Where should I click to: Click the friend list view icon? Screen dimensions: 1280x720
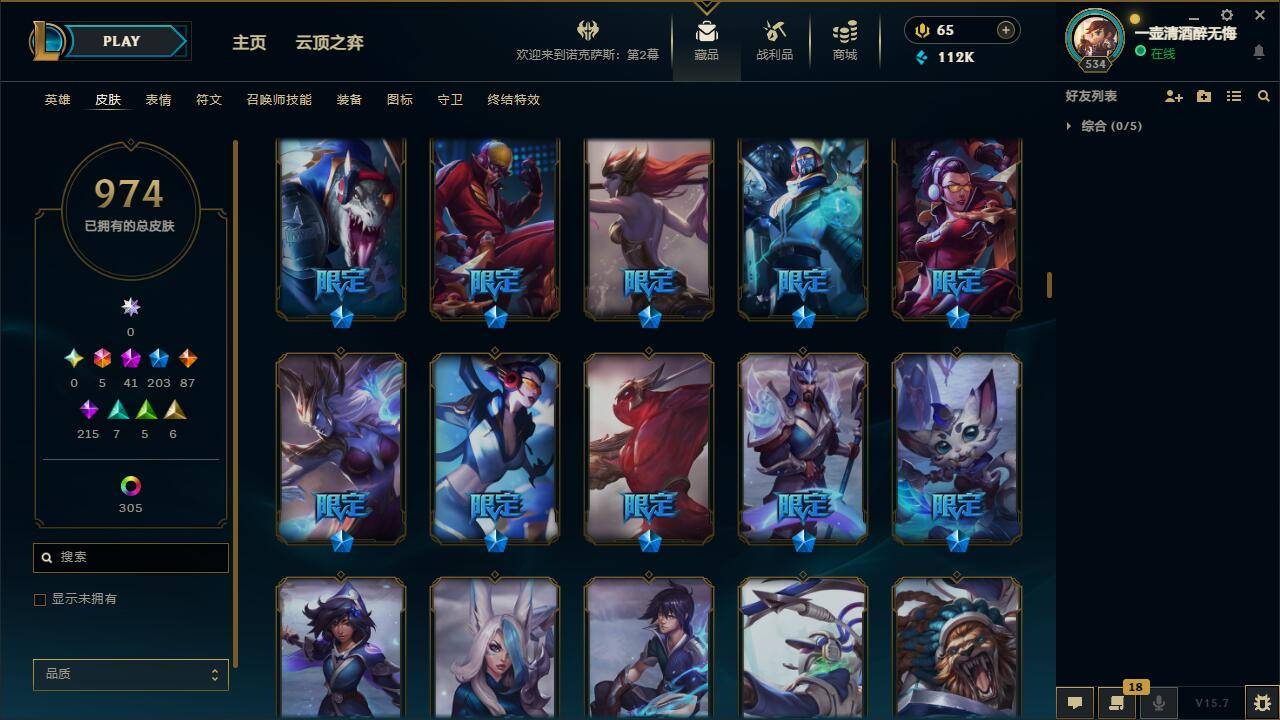[1234, 96]
